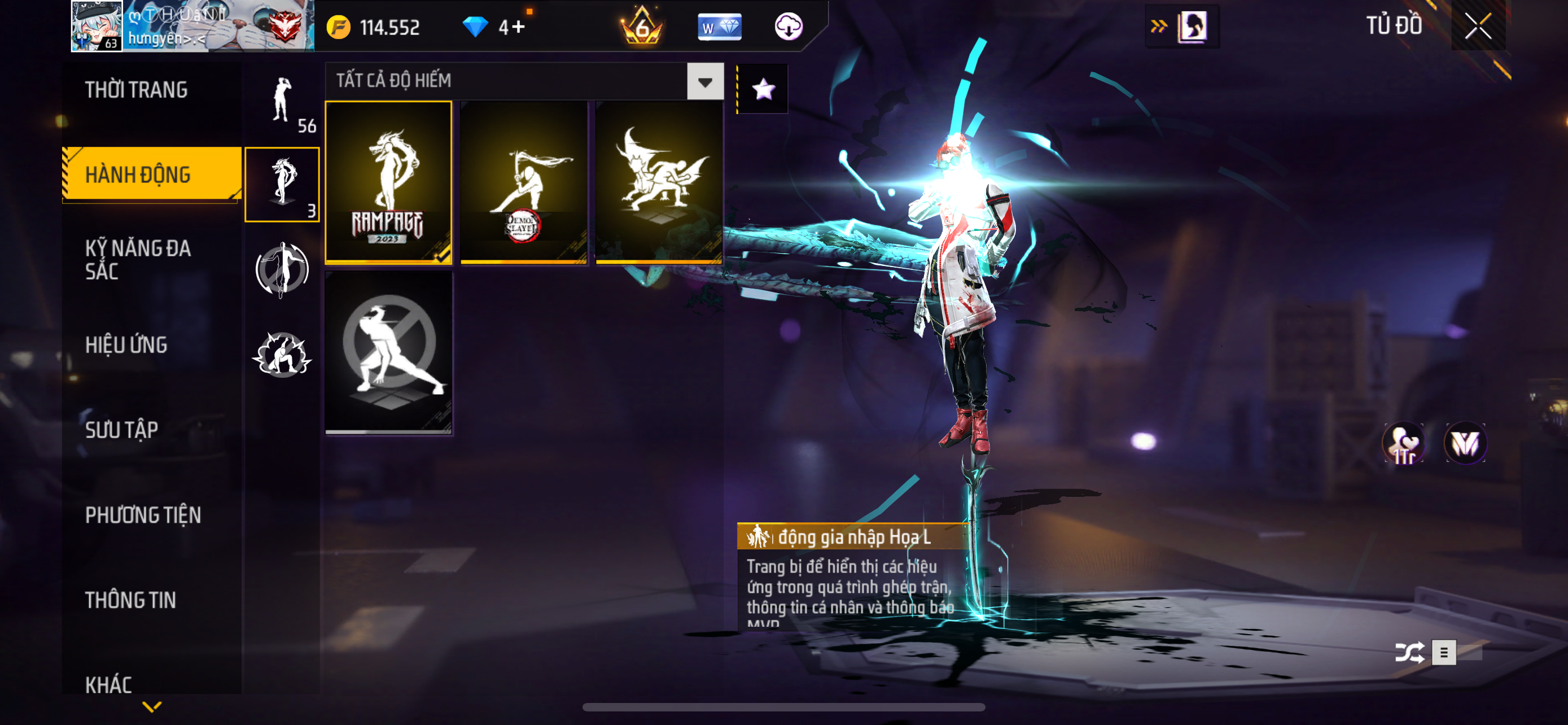Open the player profile avatar
The height and width of the screenshot is (725, 1568).
click(96, 25)
